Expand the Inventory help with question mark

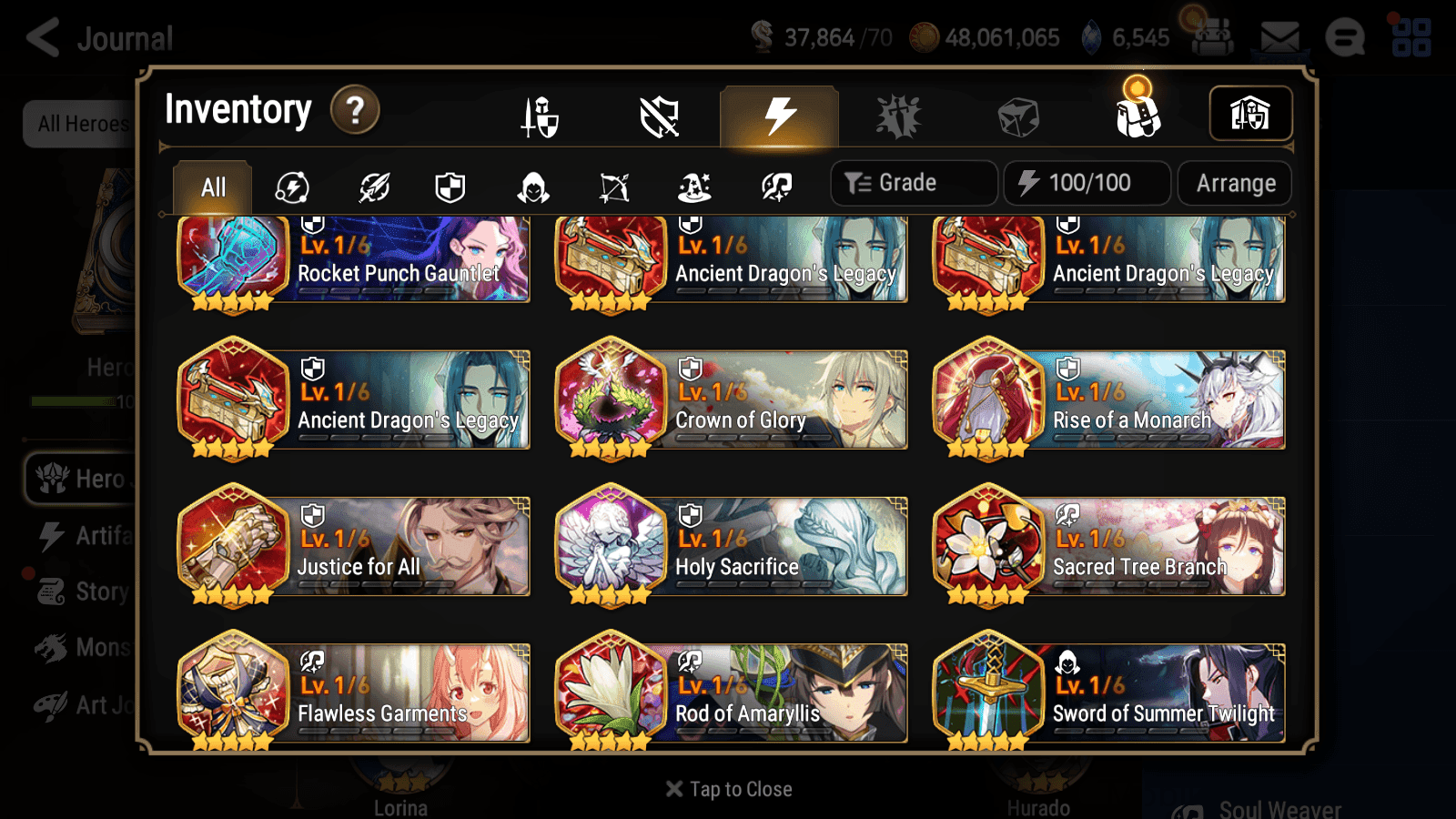click(x=354, y=110)
